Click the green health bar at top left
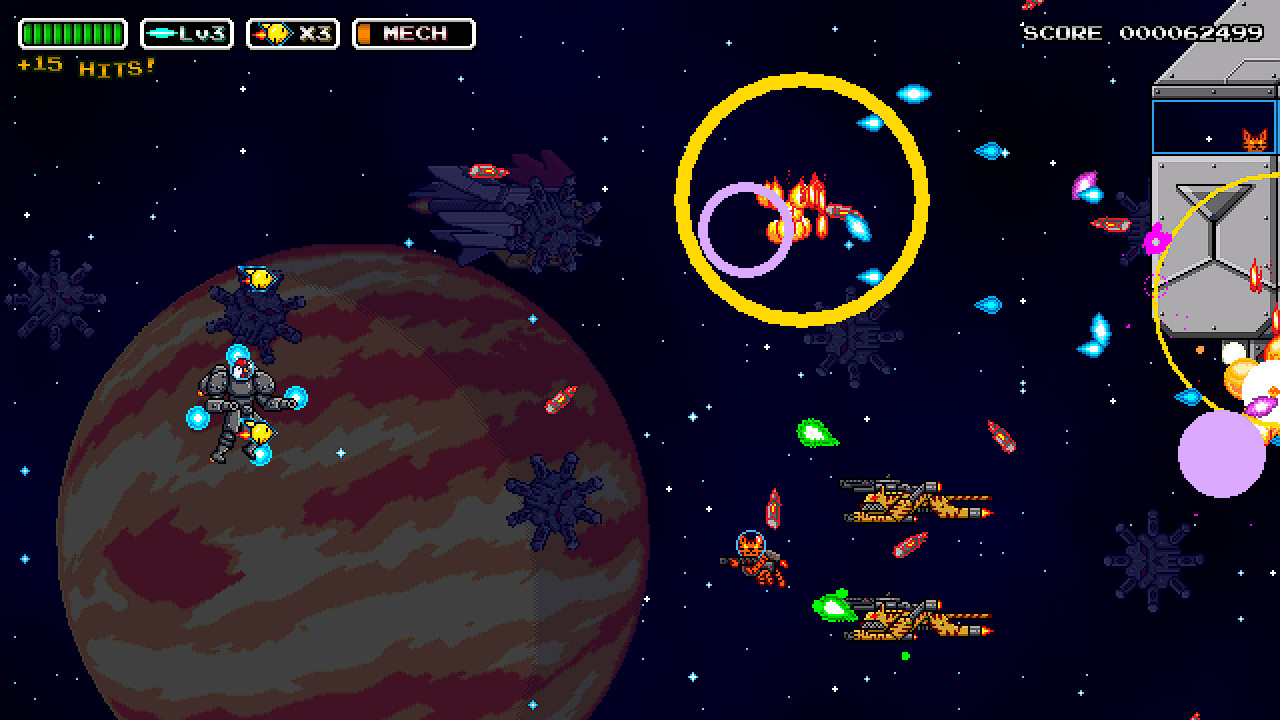The height and width of the screenshot is (720, 1280). click(x=72, y=33)
